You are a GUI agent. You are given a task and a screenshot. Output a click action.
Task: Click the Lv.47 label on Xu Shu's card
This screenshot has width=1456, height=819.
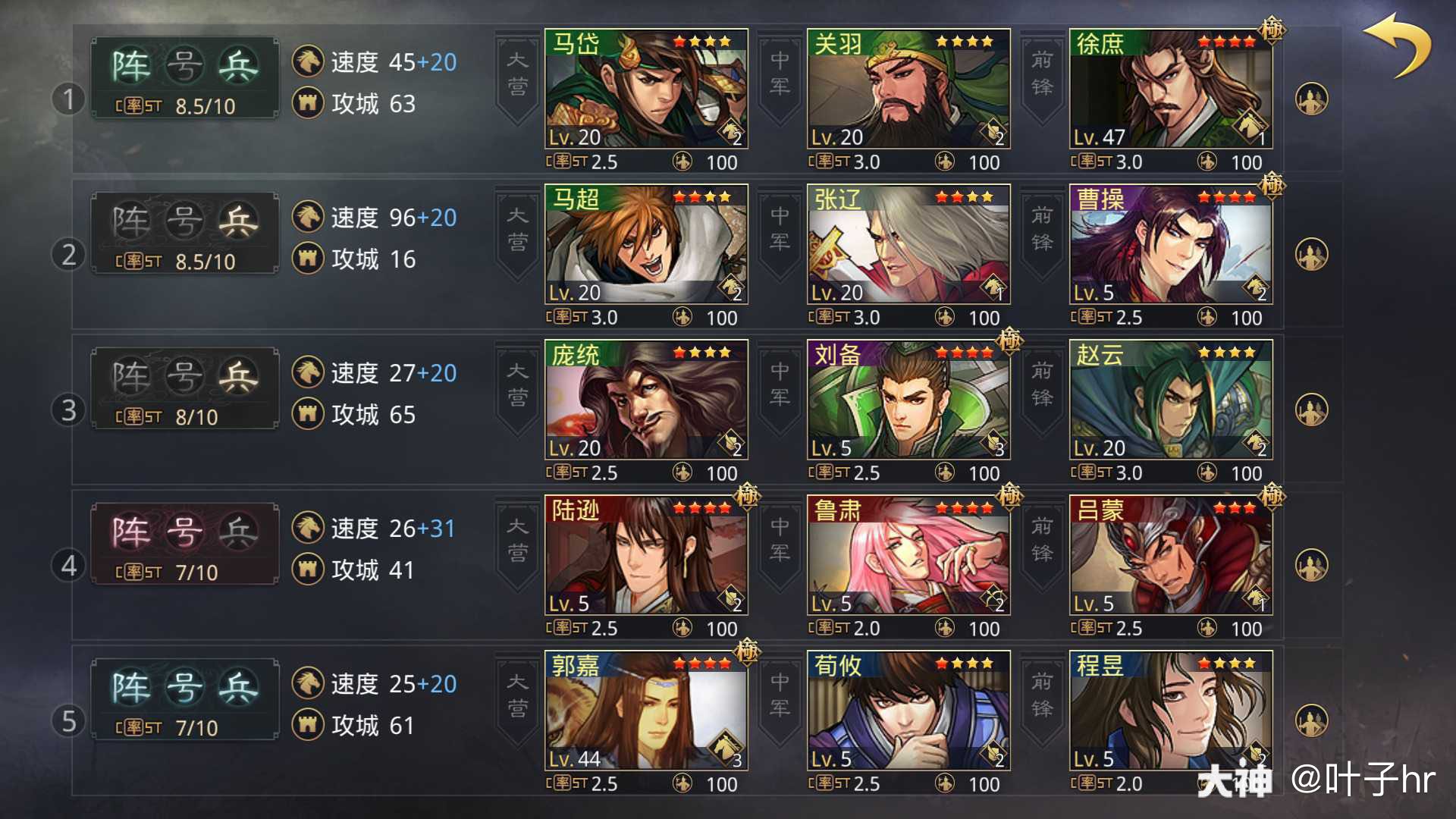[x=1099, y=137]
